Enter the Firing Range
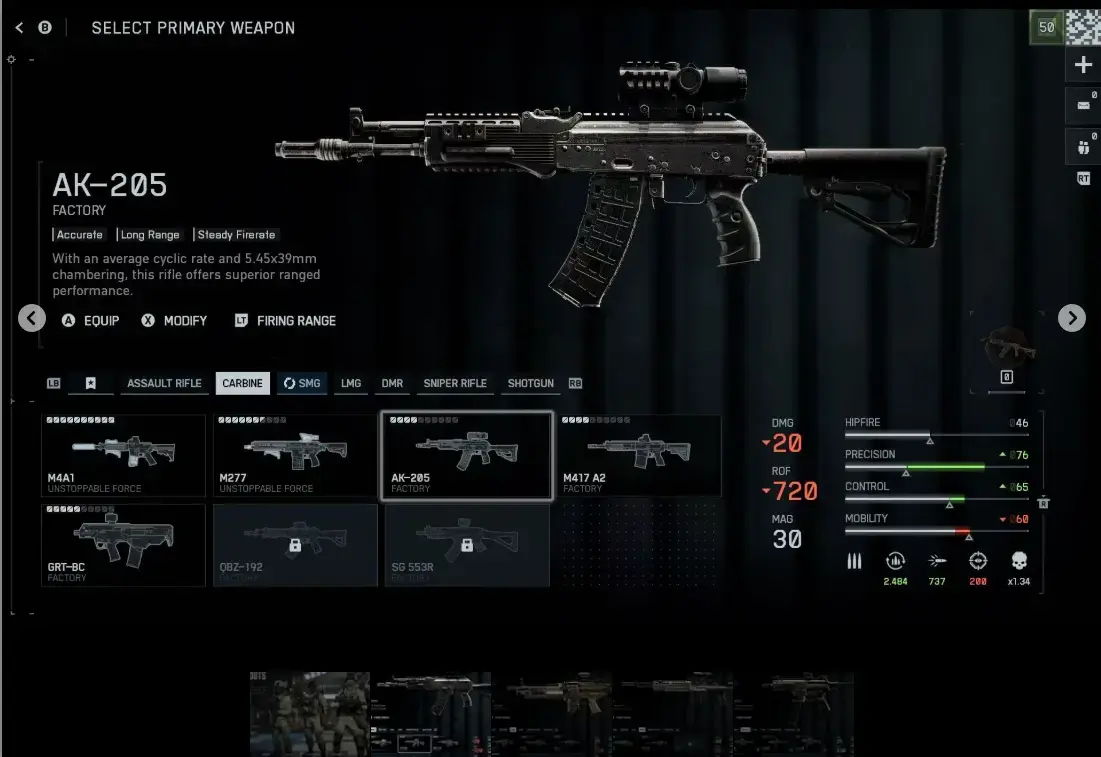The width and height of the screenshot is (1101, 757). click(286, 321)
